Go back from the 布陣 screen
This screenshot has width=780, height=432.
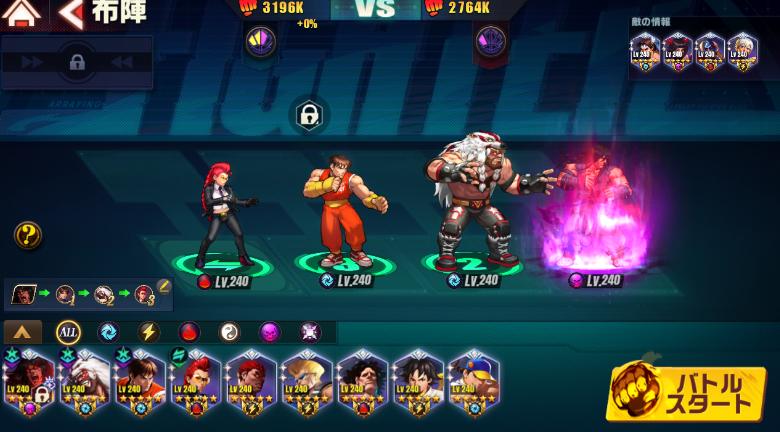(x=70, y=13)
